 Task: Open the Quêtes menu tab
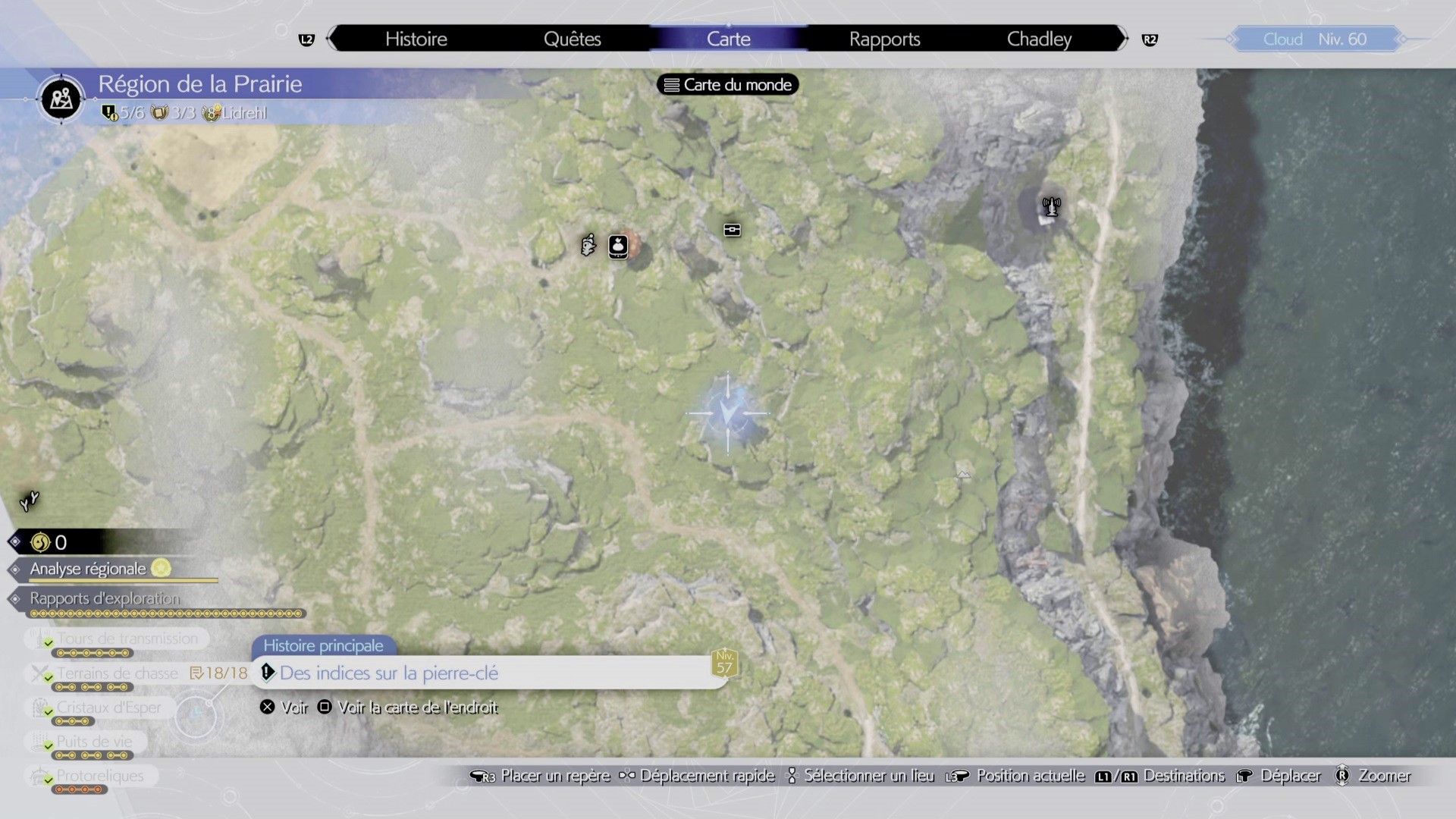pos(573,39)
